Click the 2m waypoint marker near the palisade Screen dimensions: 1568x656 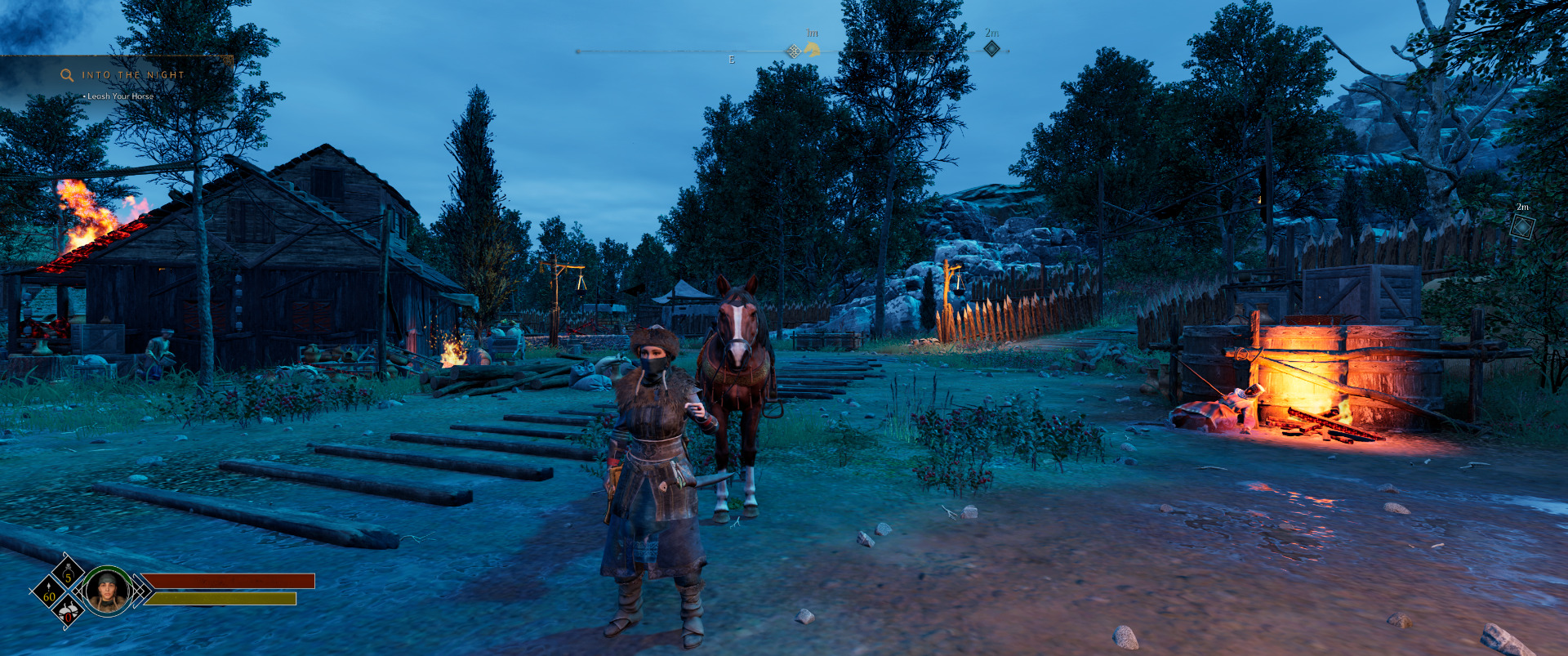(x=1521, y=226)
